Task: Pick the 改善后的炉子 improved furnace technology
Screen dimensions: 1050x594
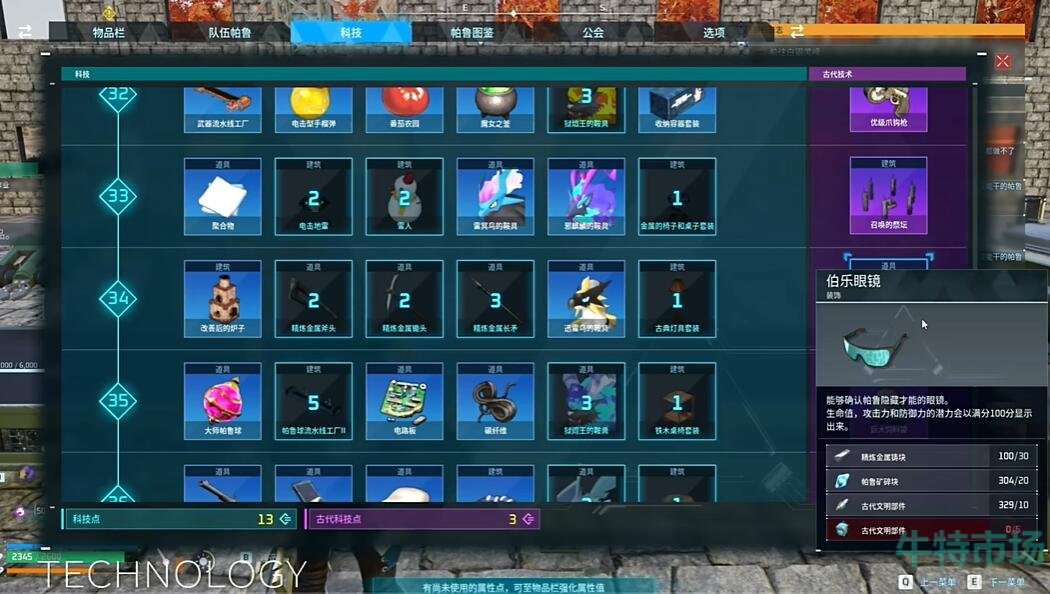Action: pyautogui.click(x=222, y=298)
